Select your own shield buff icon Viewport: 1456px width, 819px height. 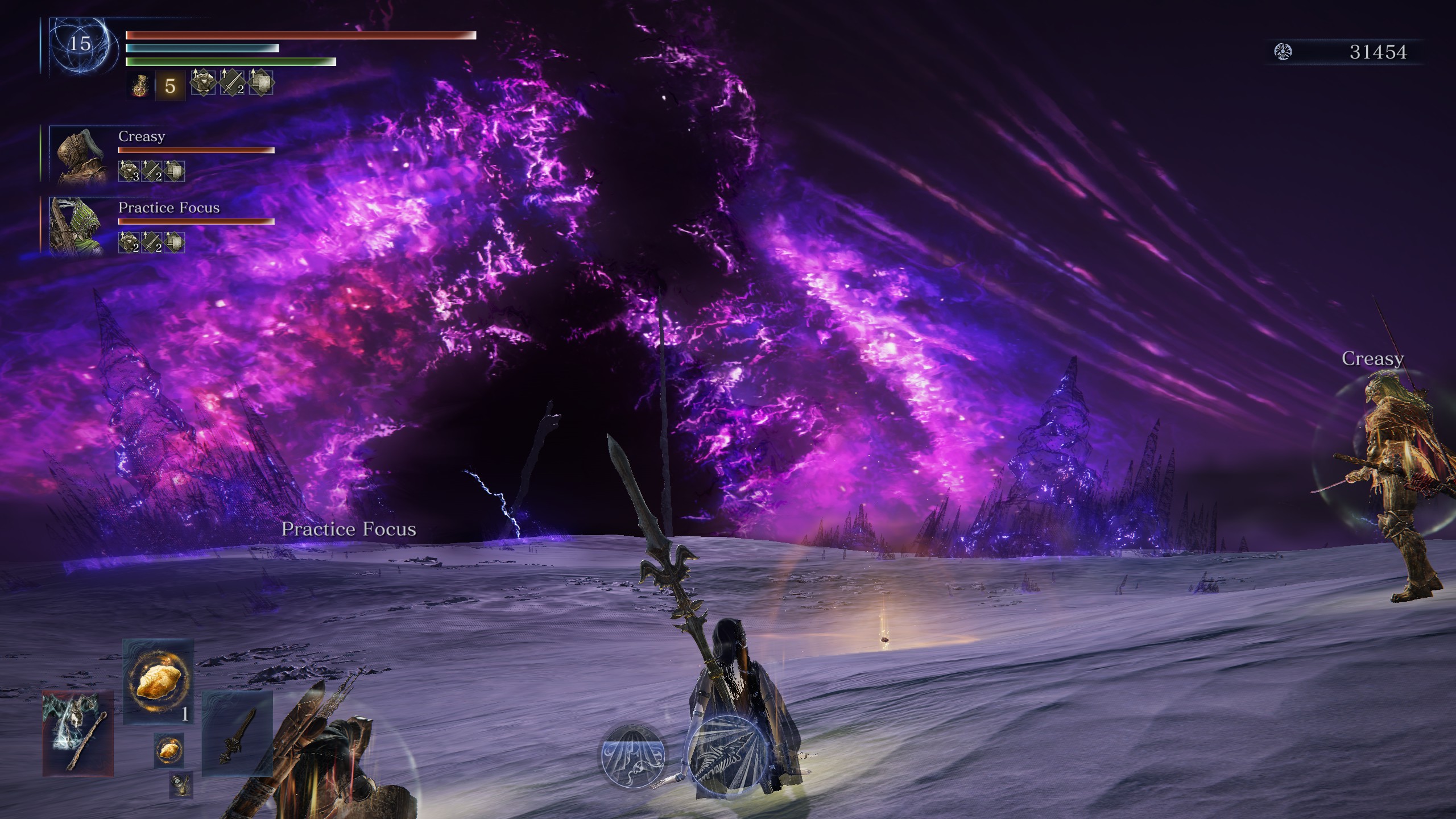pyautogui.click(x=261, y=83)
